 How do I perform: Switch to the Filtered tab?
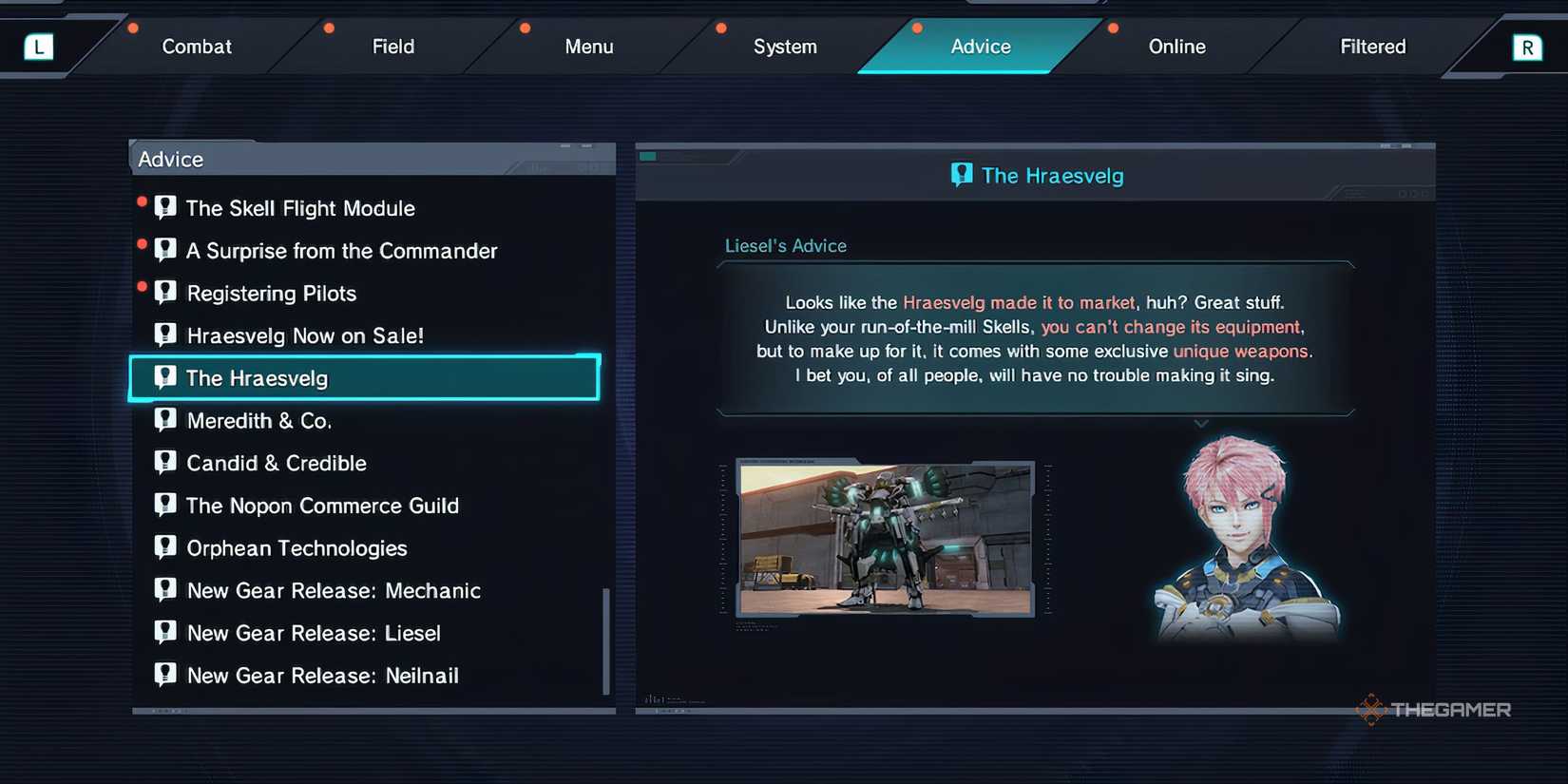click(1372, 46)
